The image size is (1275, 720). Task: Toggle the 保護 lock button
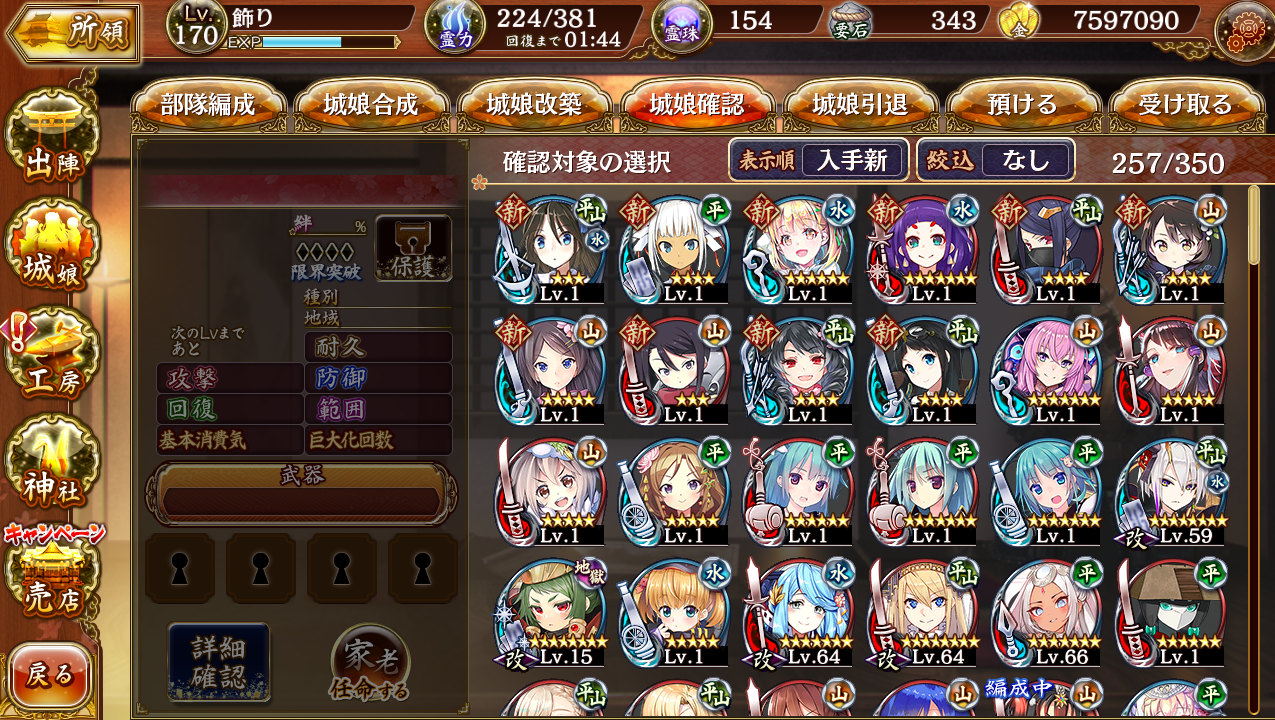click(x=413, y=248)
